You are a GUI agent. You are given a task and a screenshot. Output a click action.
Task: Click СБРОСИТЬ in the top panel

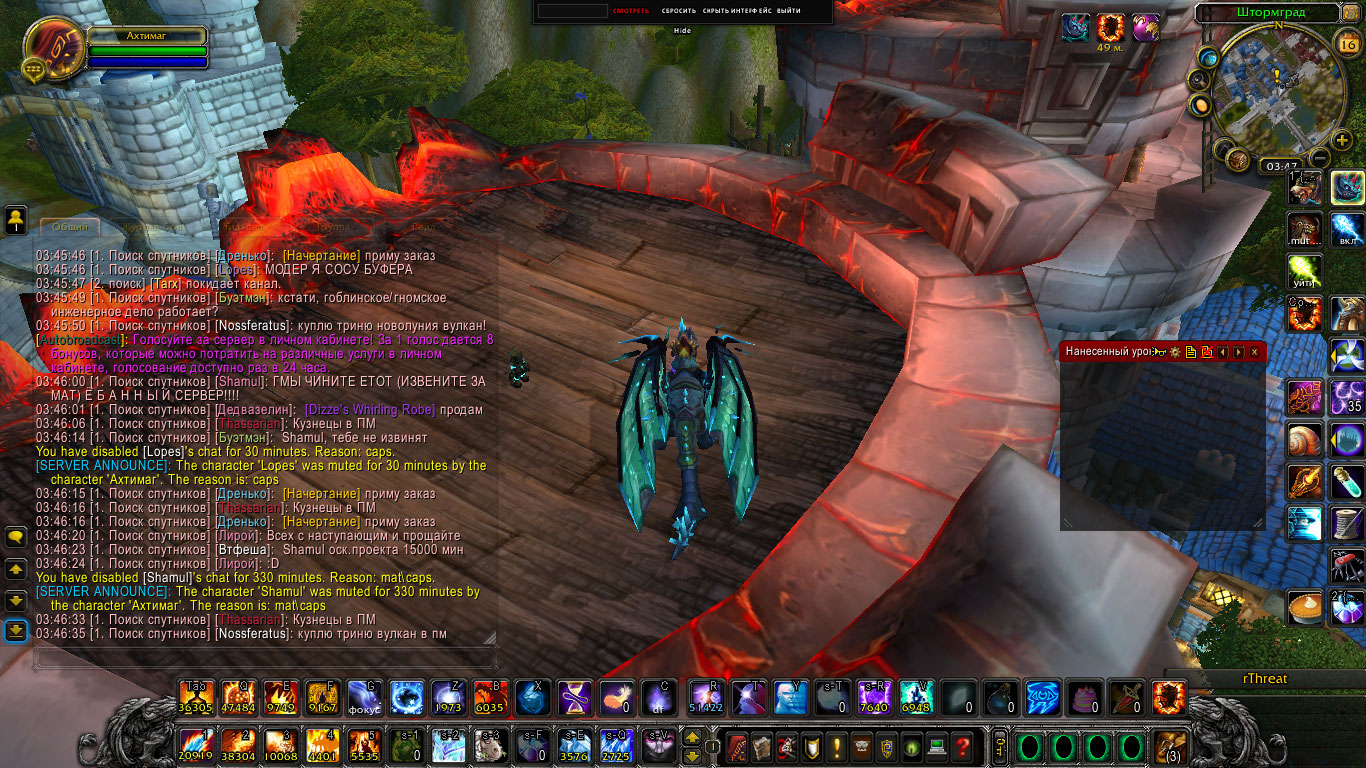[678, 11]
